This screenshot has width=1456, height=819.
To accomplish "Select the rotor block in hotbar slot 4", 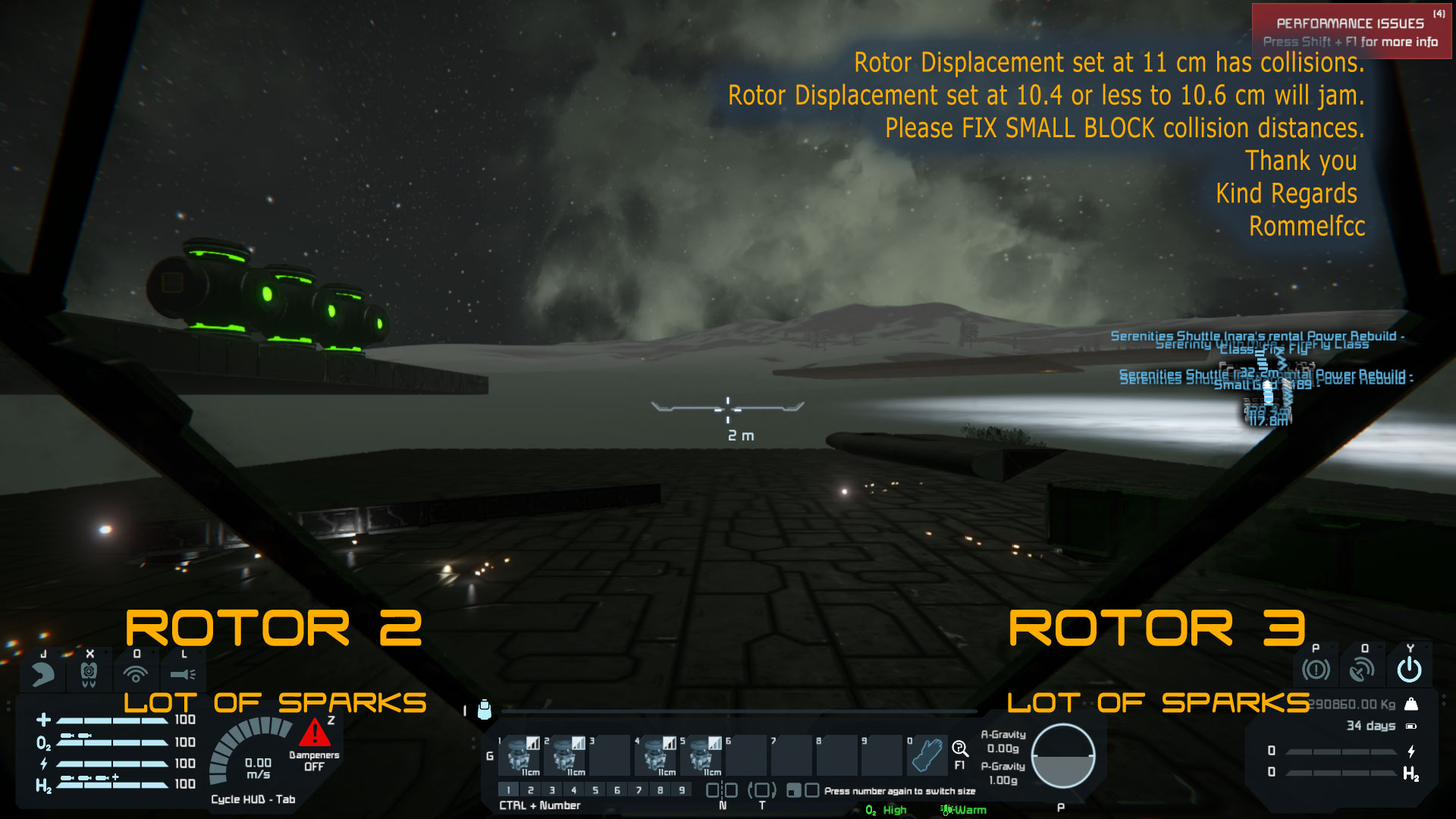I will click(x=659, y=755).
